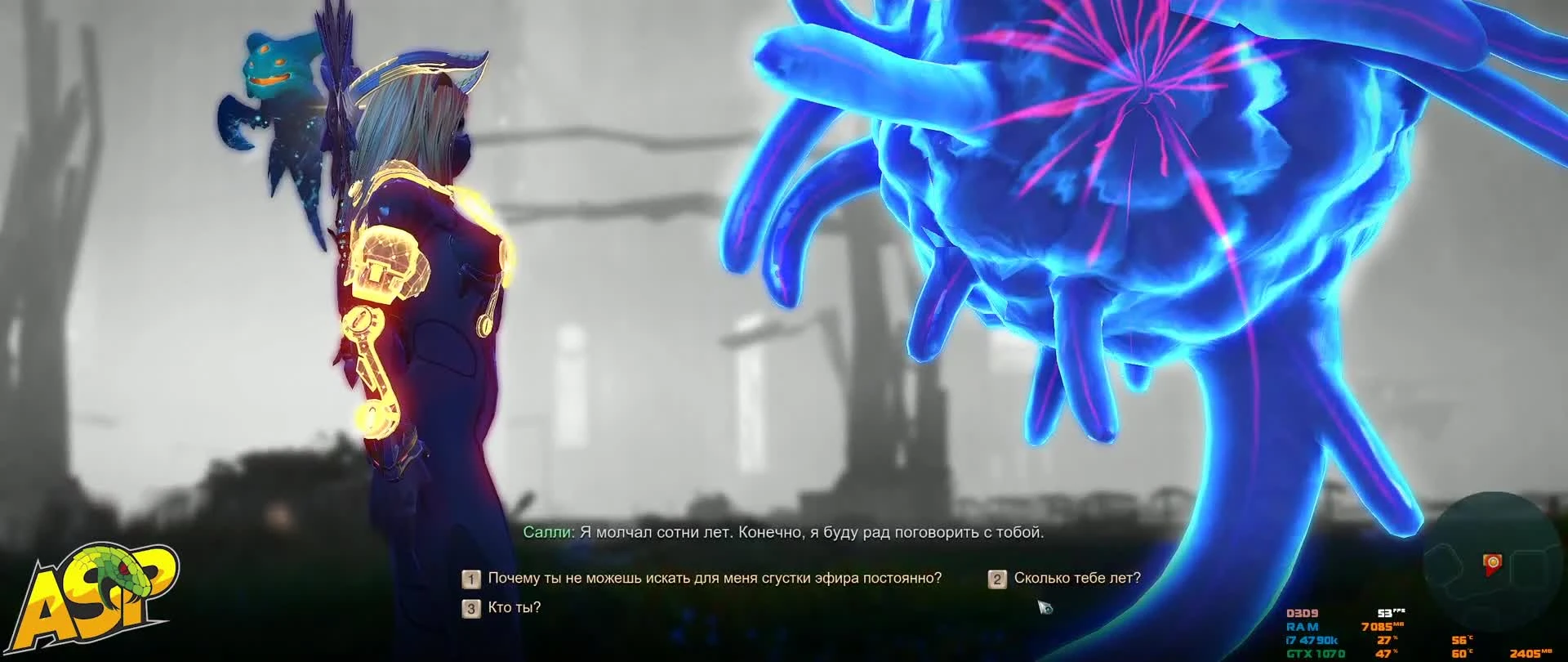This screenshot has height=662, width=1568.
Task: Choose the dialog reply 'Кто ты?'
Action: tap(514, 607)
